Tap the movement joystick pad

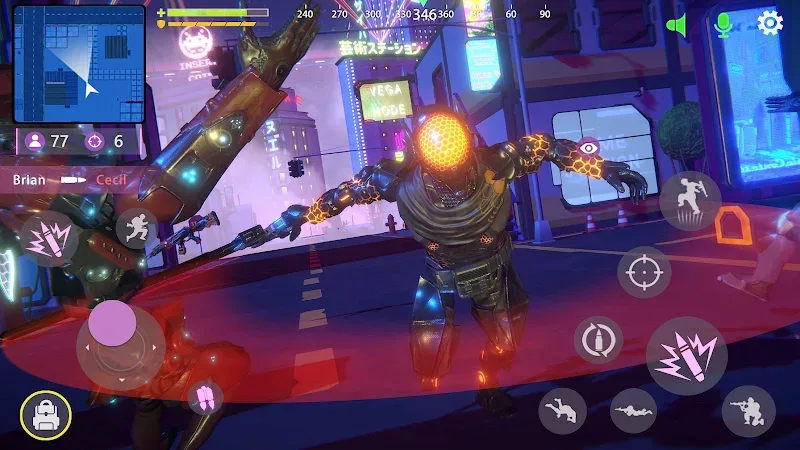(x=118, y=343)
